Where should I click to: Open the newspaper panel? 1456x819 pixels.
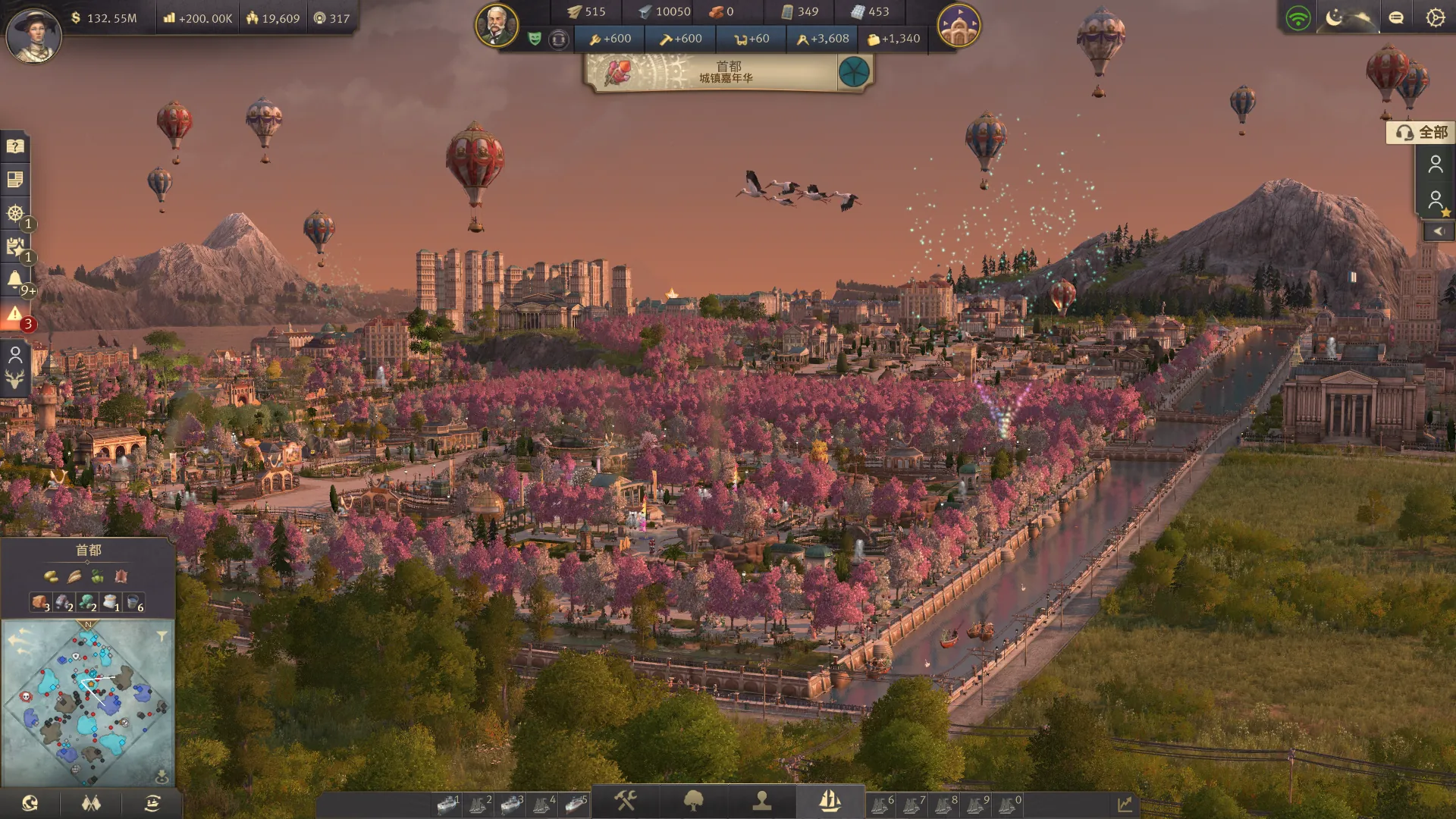point(15,180)
